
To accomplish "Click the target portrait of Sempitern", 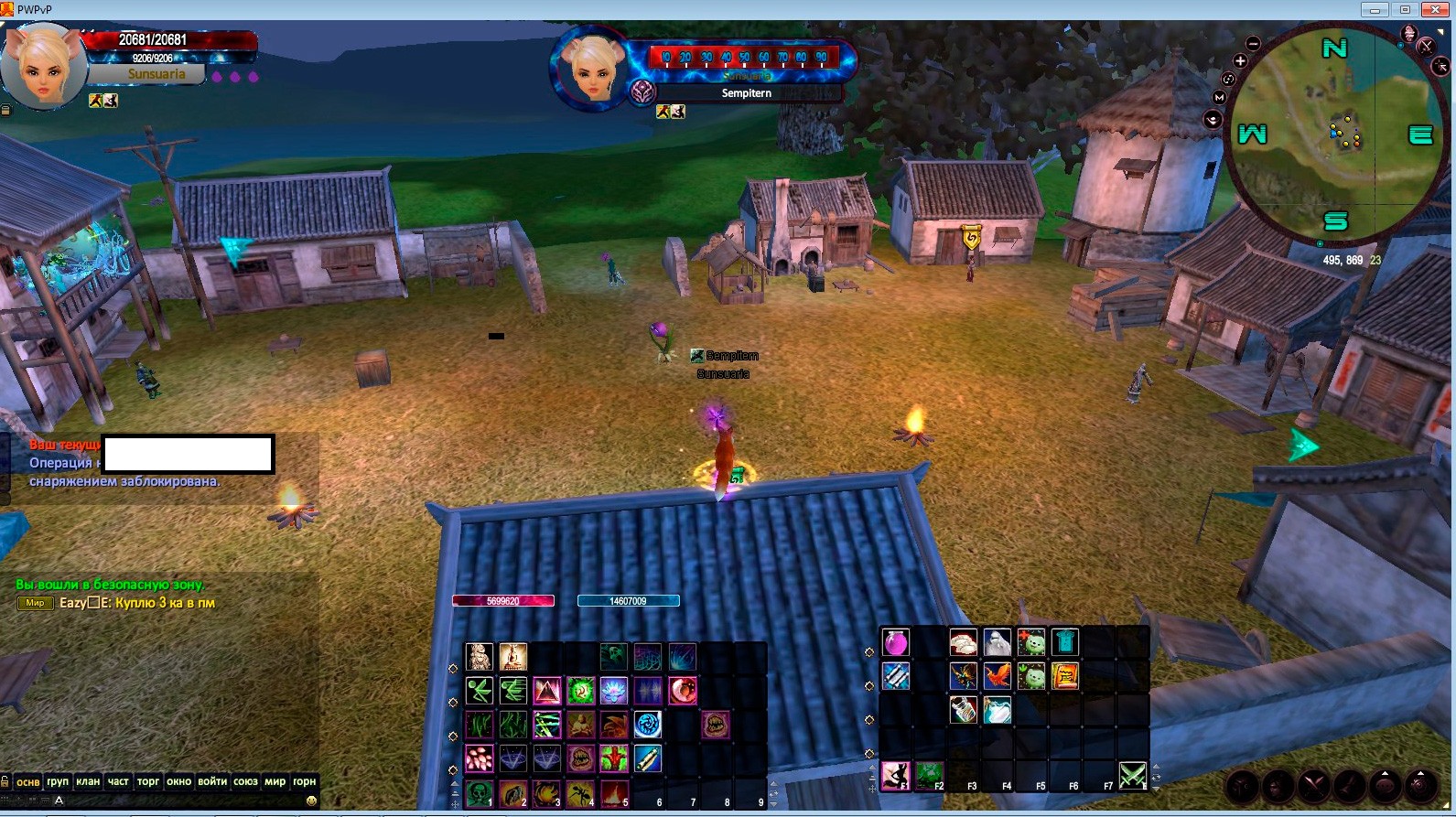I will pyautogui.click(x=592, y=69).
